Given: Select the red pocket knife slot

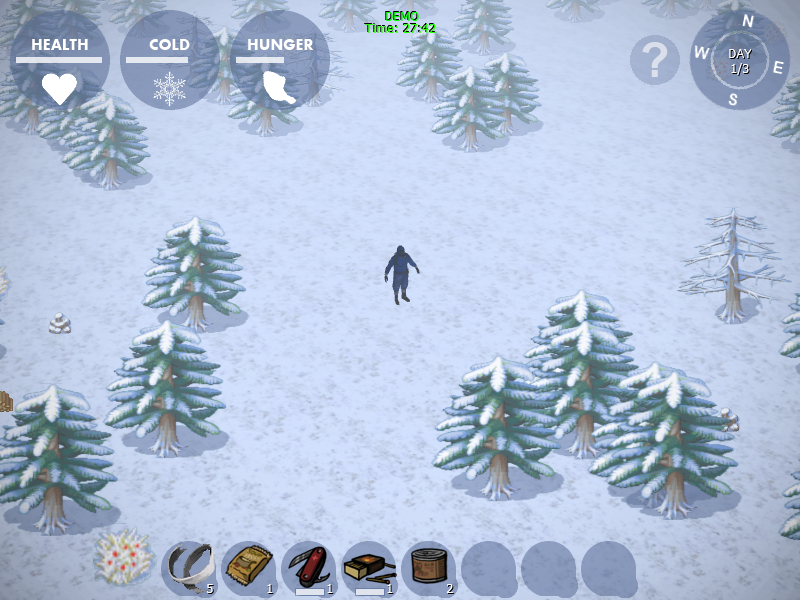Looking at the screenshot, I should point(308,568).
